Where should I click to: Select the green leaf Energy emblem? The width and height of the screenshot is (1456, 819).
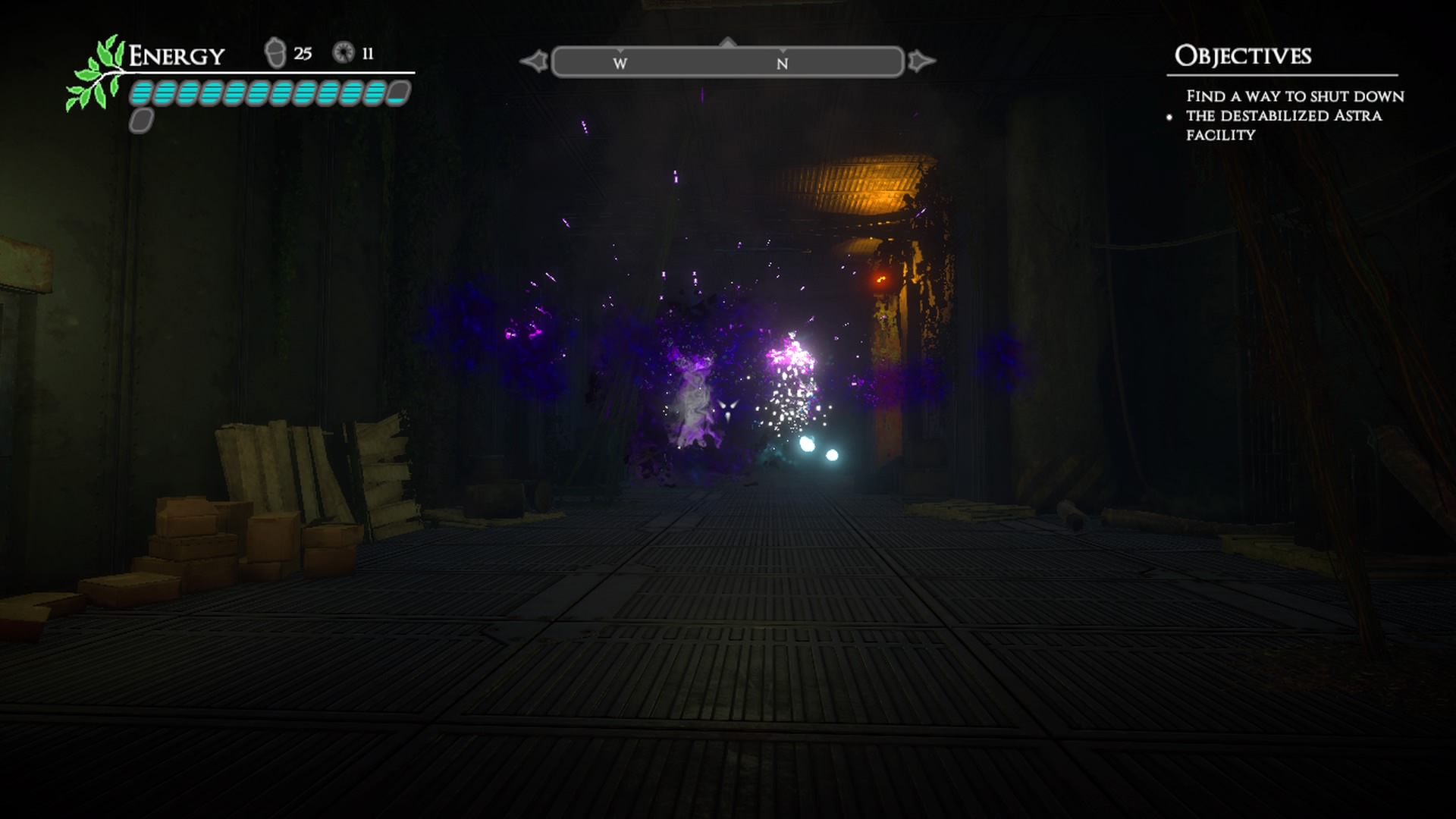(95, 74)
